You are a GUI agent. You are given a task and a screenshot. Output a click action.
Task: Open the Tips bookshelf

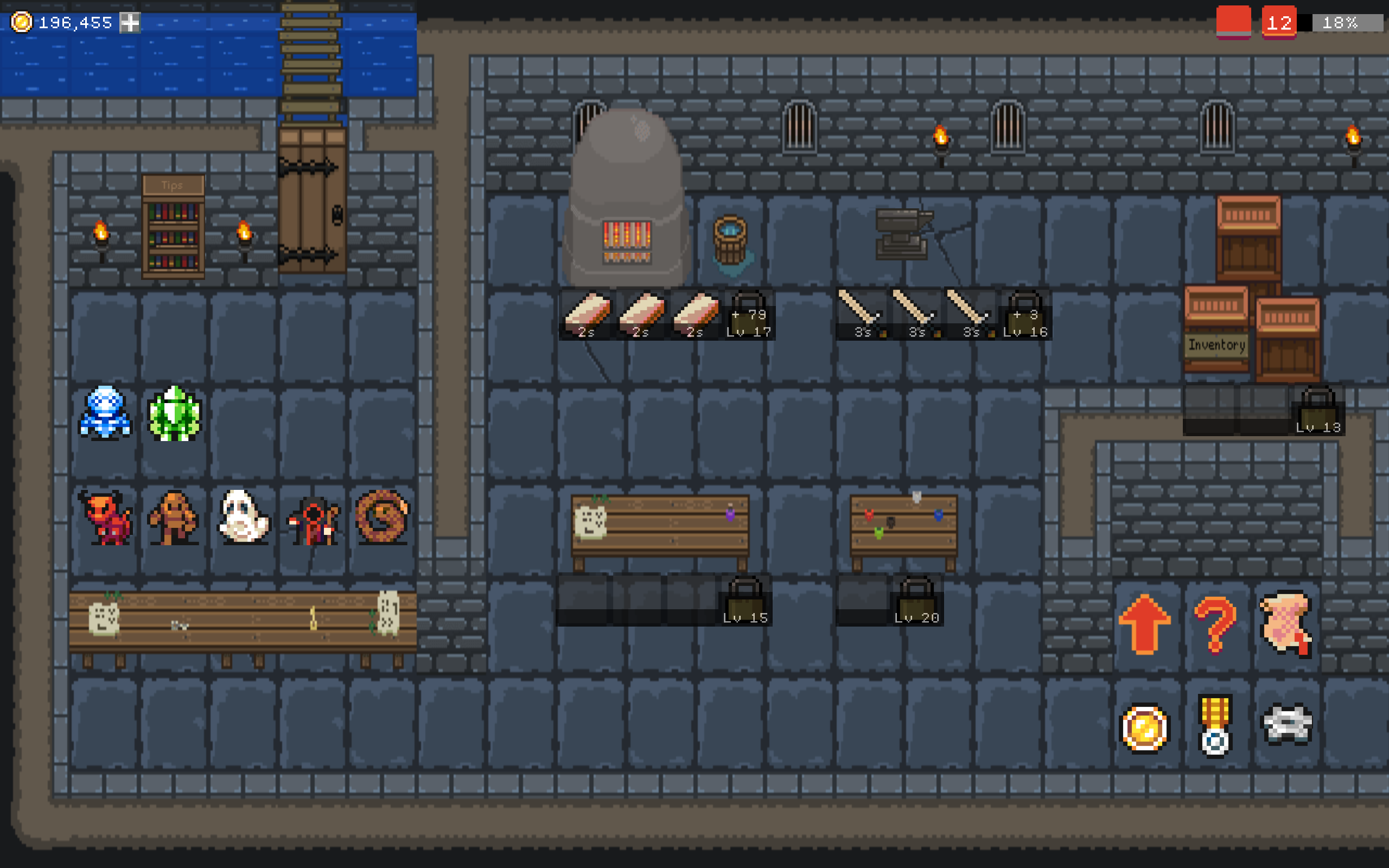[x=173, y=229]
